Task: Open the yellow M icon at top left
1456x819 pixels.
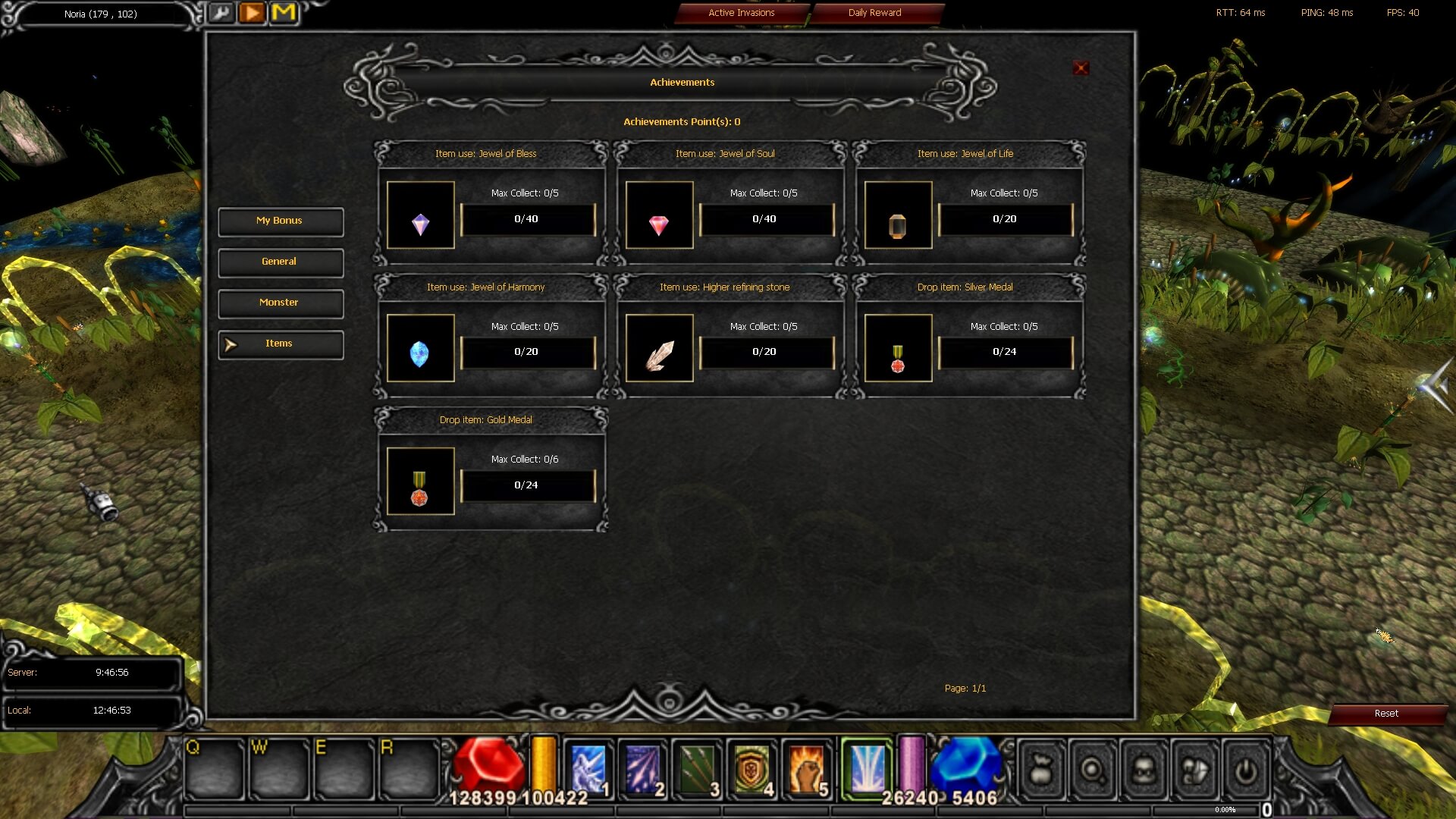Action: (x=284, y=13)
